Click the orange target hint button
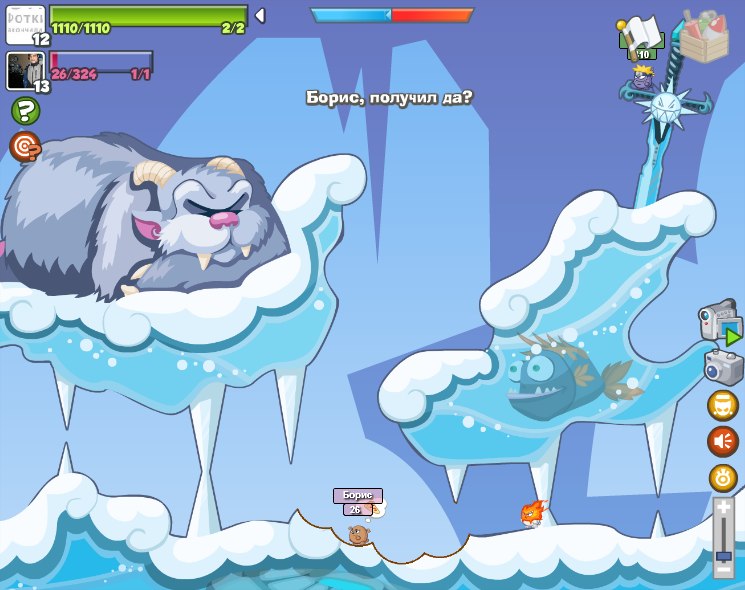 click(x=24, y=147)
